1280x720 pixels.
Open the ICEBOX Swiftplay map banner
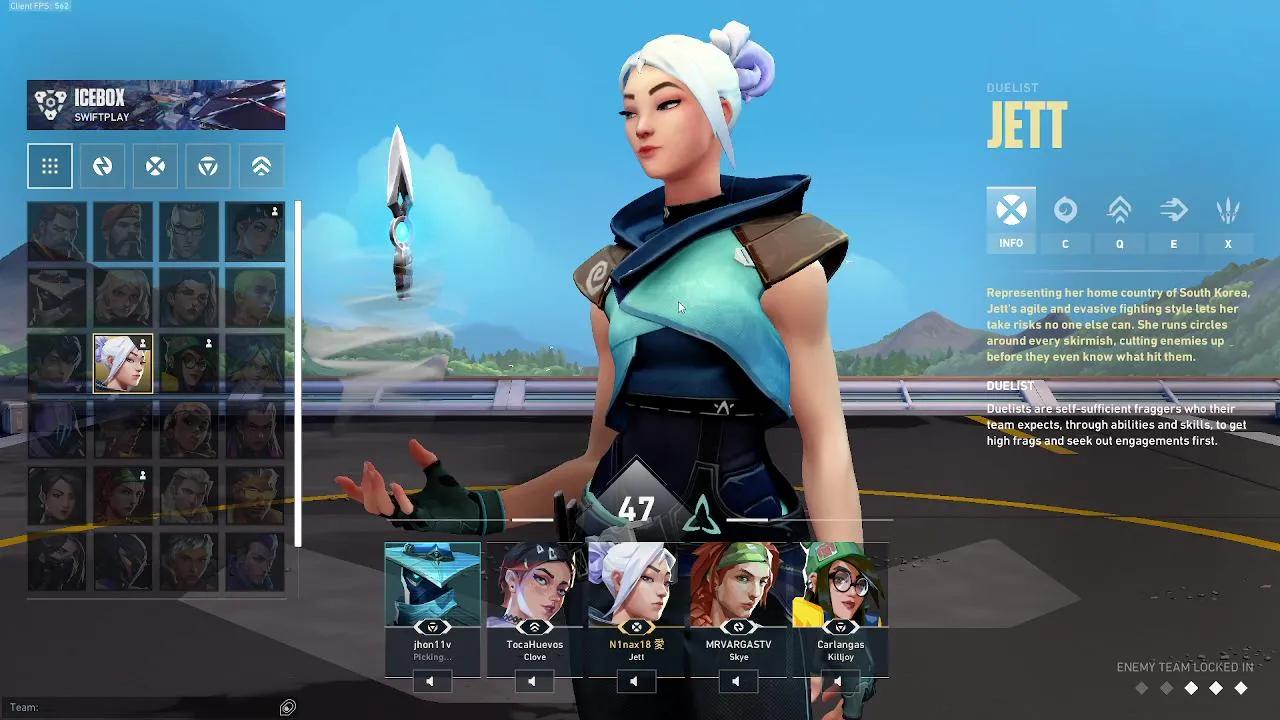pyautogui.click(x=155, y=105)
